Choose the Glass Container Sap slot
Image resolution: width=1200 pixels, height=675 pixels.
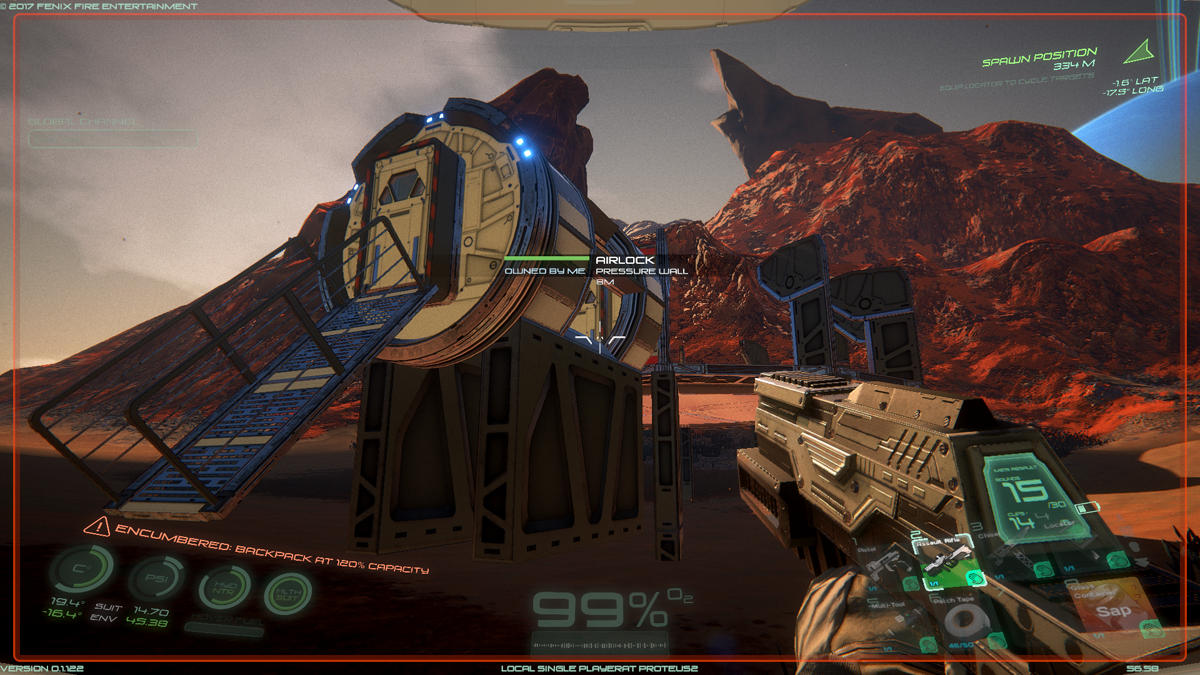pos(1110,608)
